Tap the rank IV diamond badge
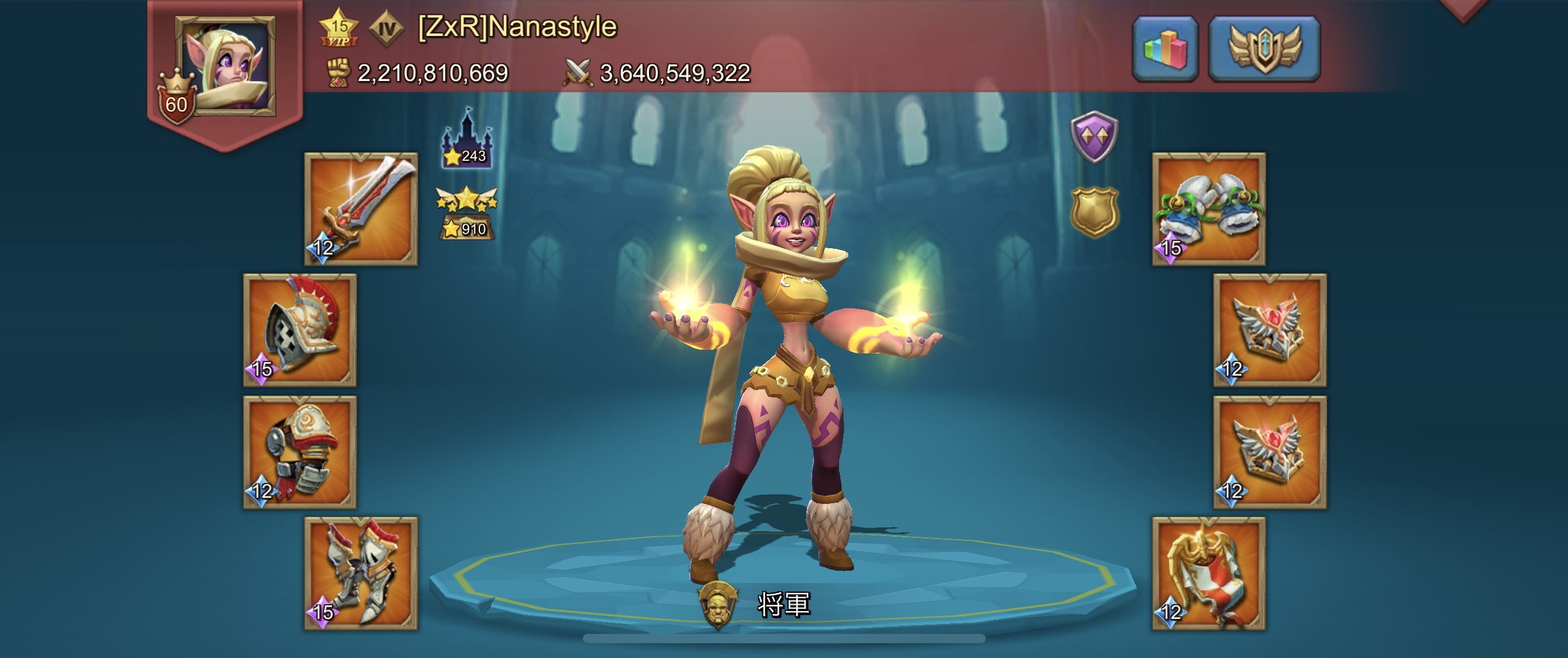This screenshot has width=1568, height=658. [386, 28]
